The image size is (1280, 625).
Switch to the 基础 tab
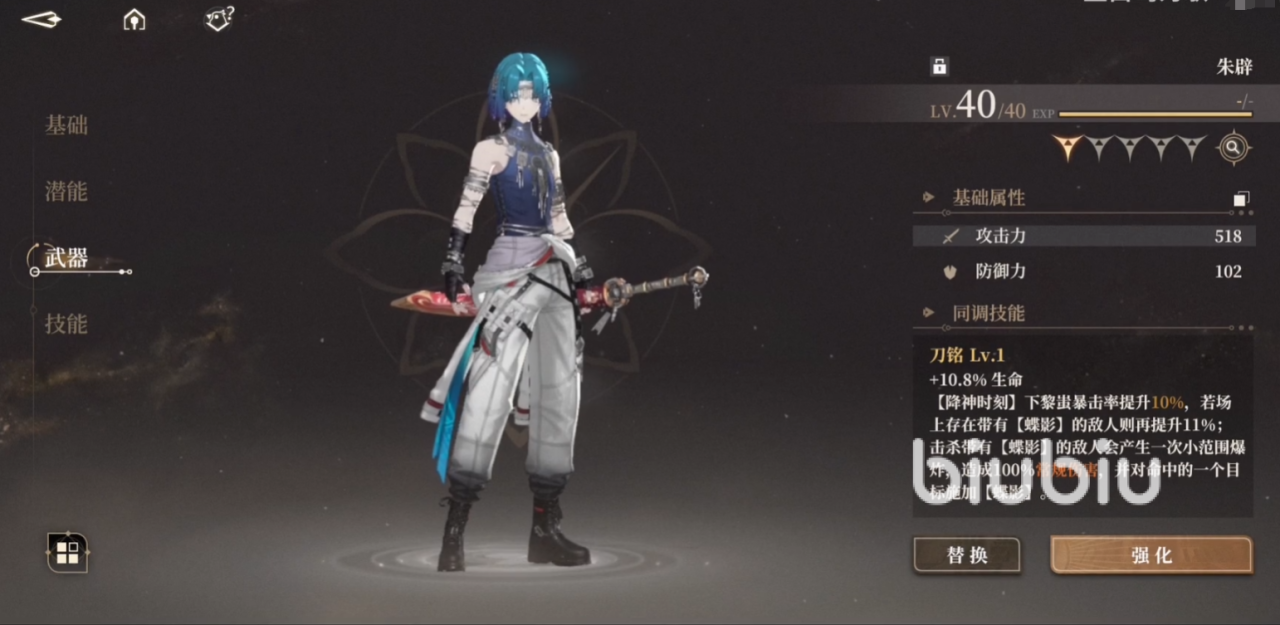pyautogui.click(x=66, y=125)
